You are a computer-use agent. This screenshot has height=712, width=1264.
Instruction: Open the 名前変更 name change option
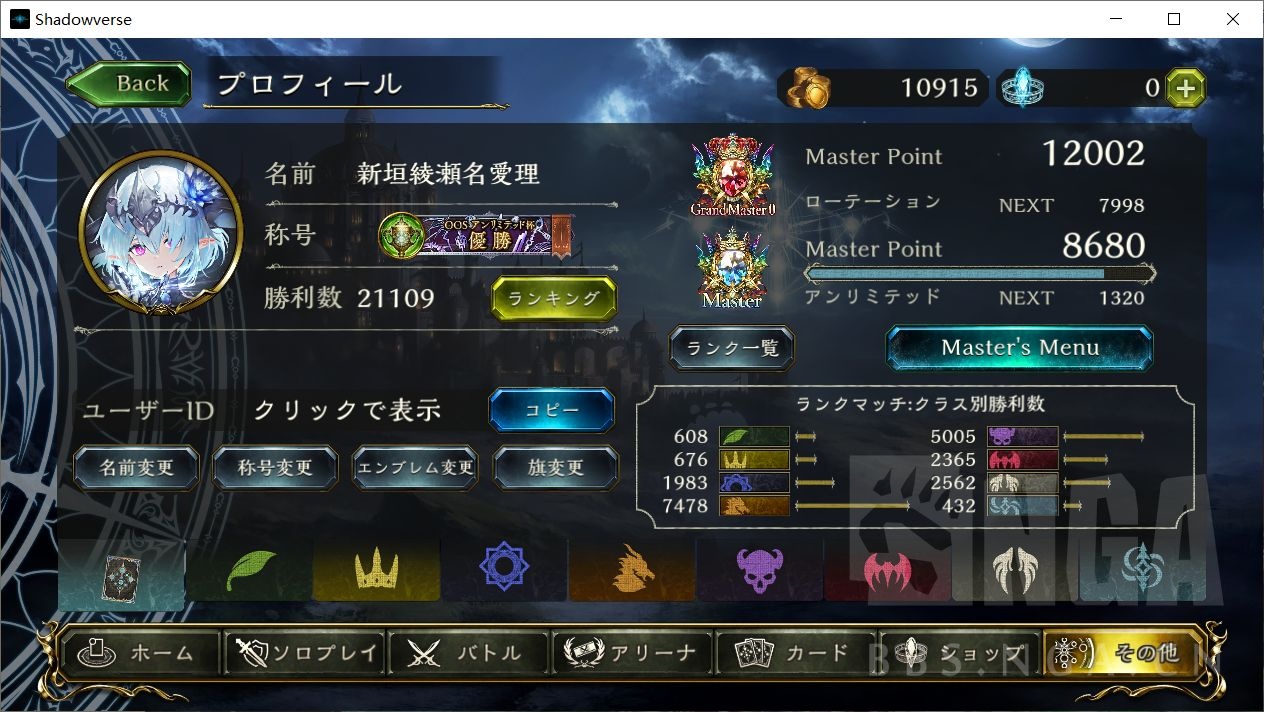137,468
